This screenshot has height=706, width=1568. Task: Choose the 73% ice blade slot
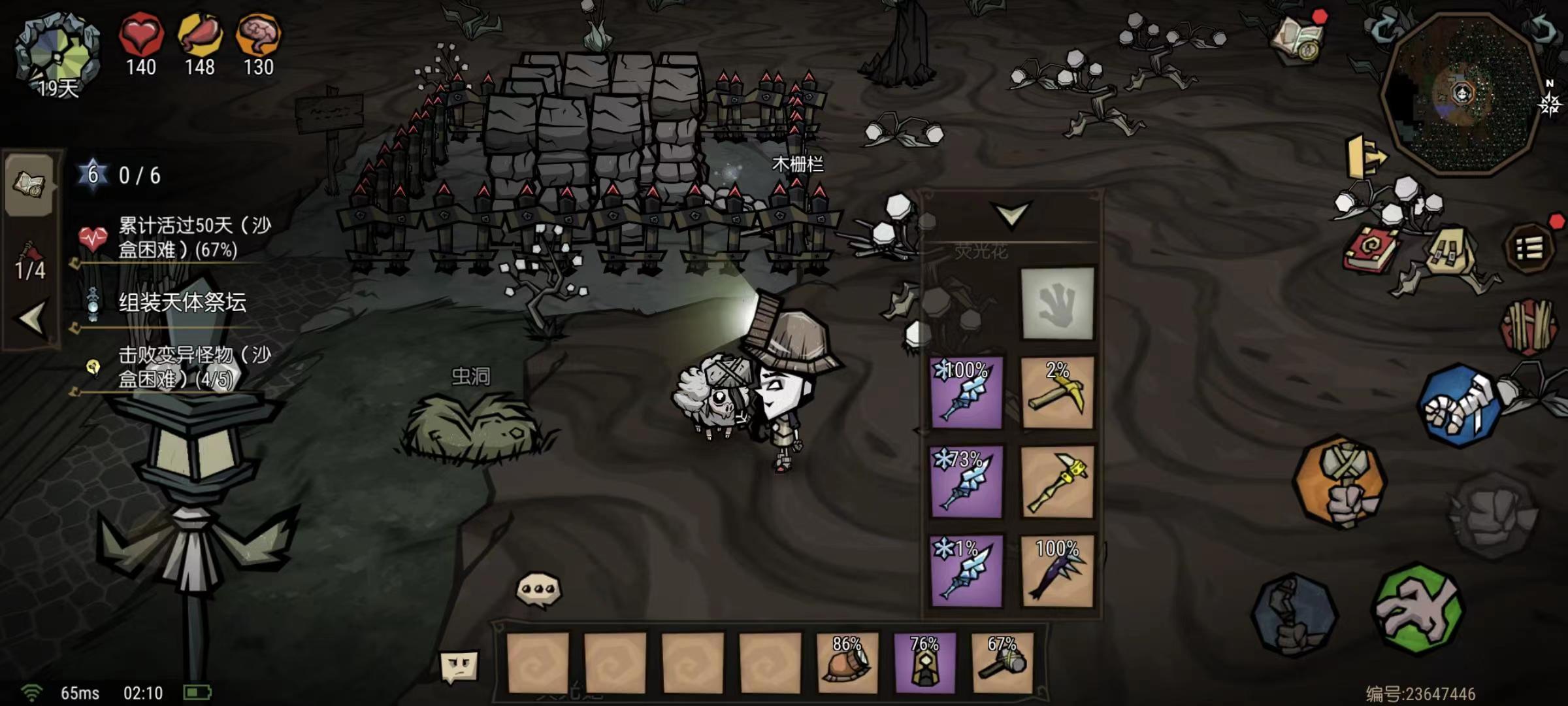coord(966,481)
